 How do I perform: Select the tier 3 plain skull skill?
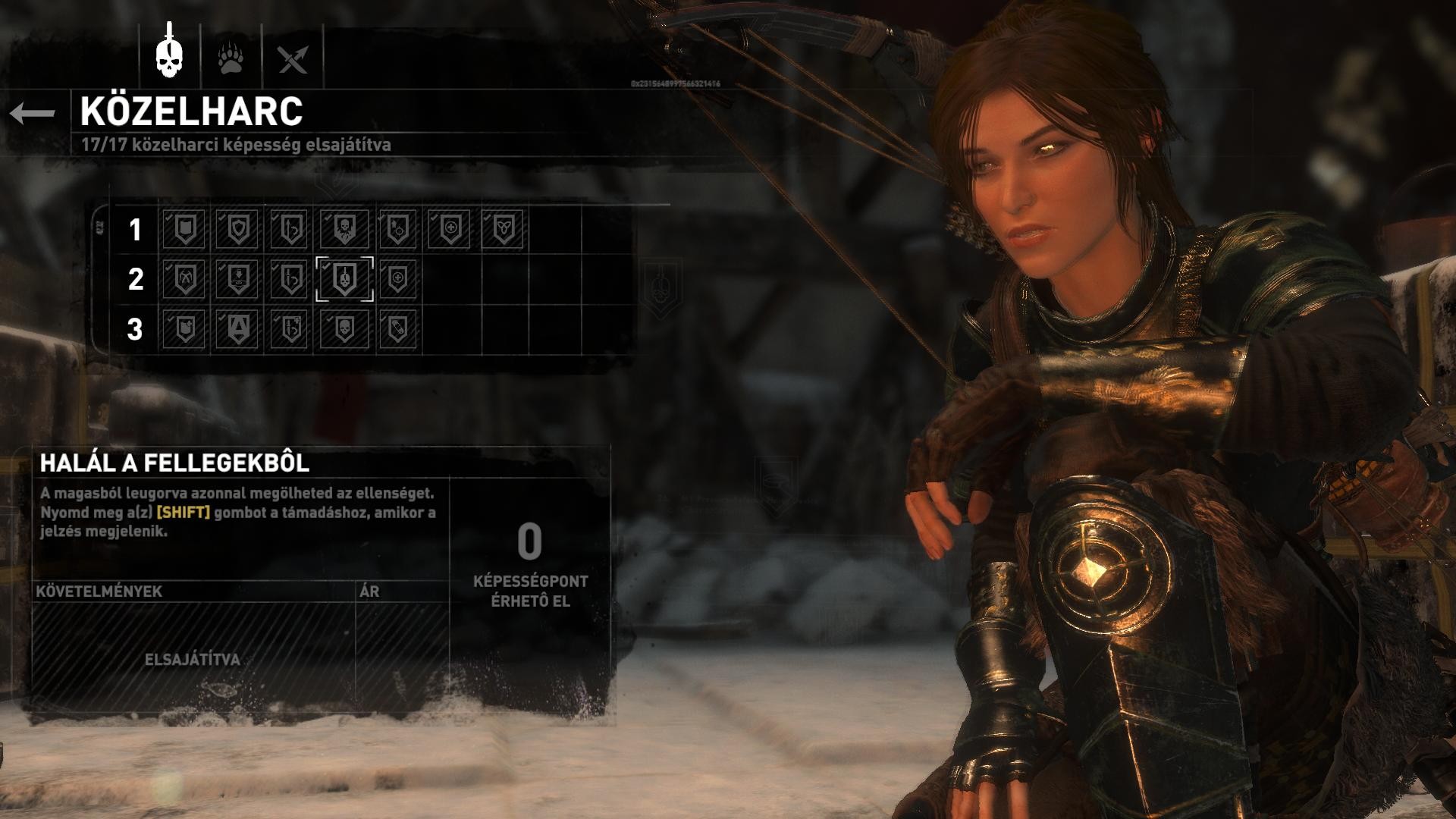344,329
